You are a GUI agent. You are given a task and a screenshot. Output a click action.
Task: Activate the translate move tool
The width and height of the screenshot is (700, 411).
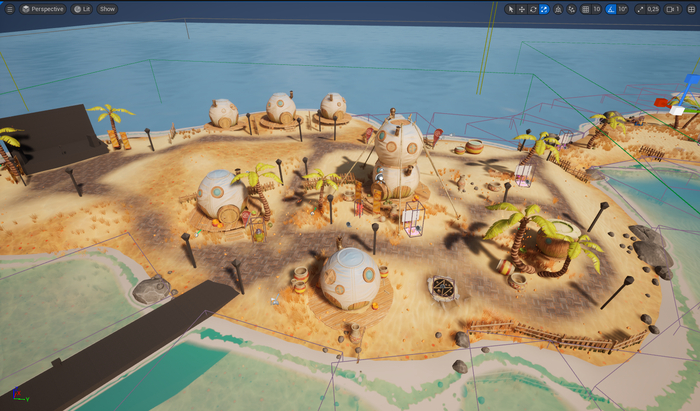point(522,9)
